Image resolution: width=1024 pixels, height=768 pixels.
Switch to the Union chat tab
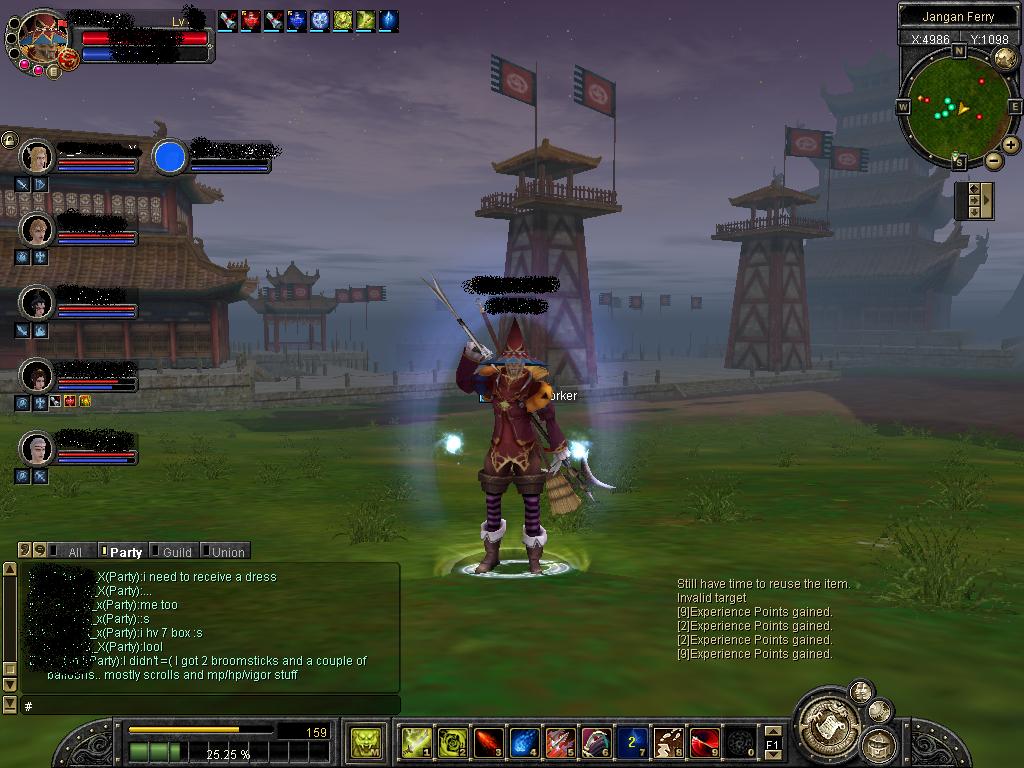coord(224,551)
